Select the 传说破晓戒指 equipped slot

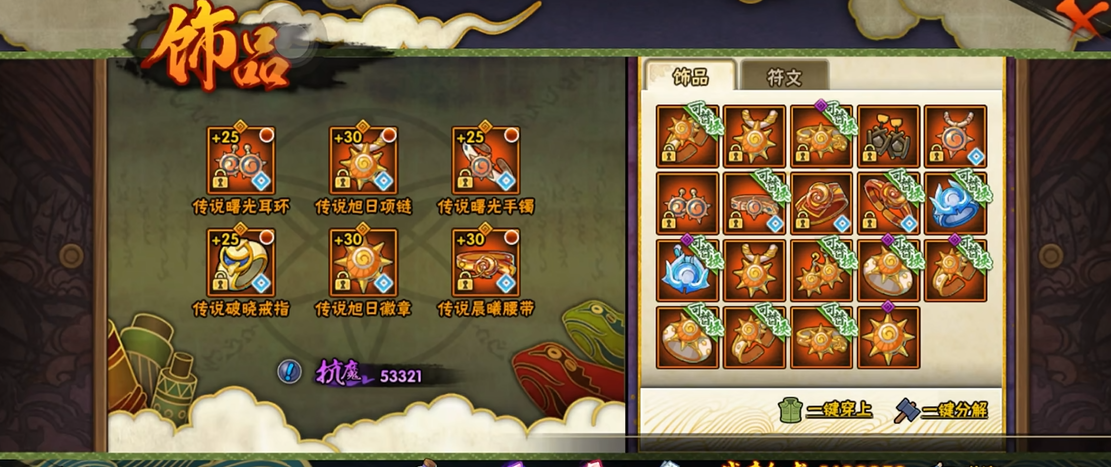pos(241,262)
